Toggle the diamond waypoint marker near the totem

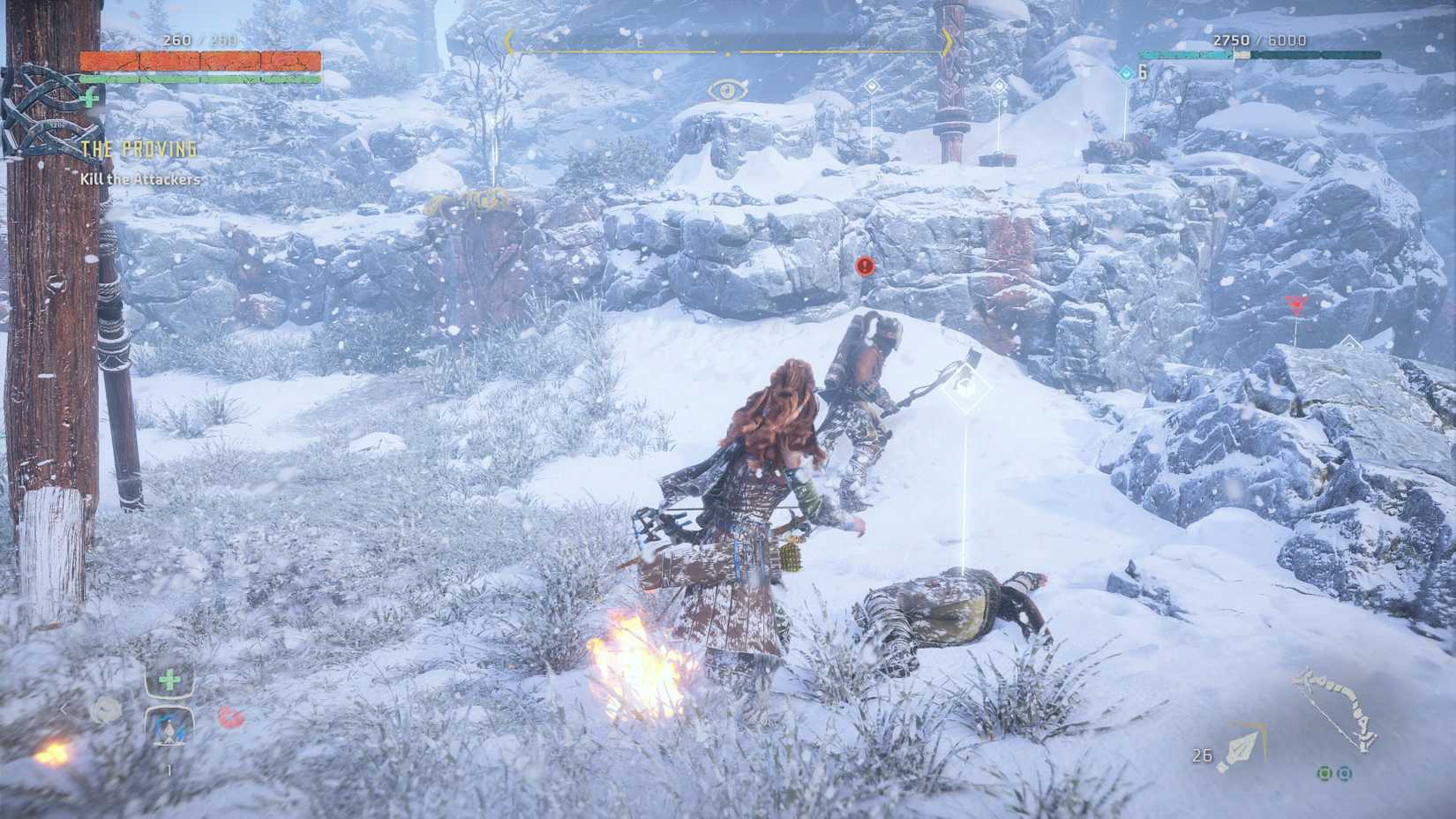pyautogui.click(x=998, y=86)
